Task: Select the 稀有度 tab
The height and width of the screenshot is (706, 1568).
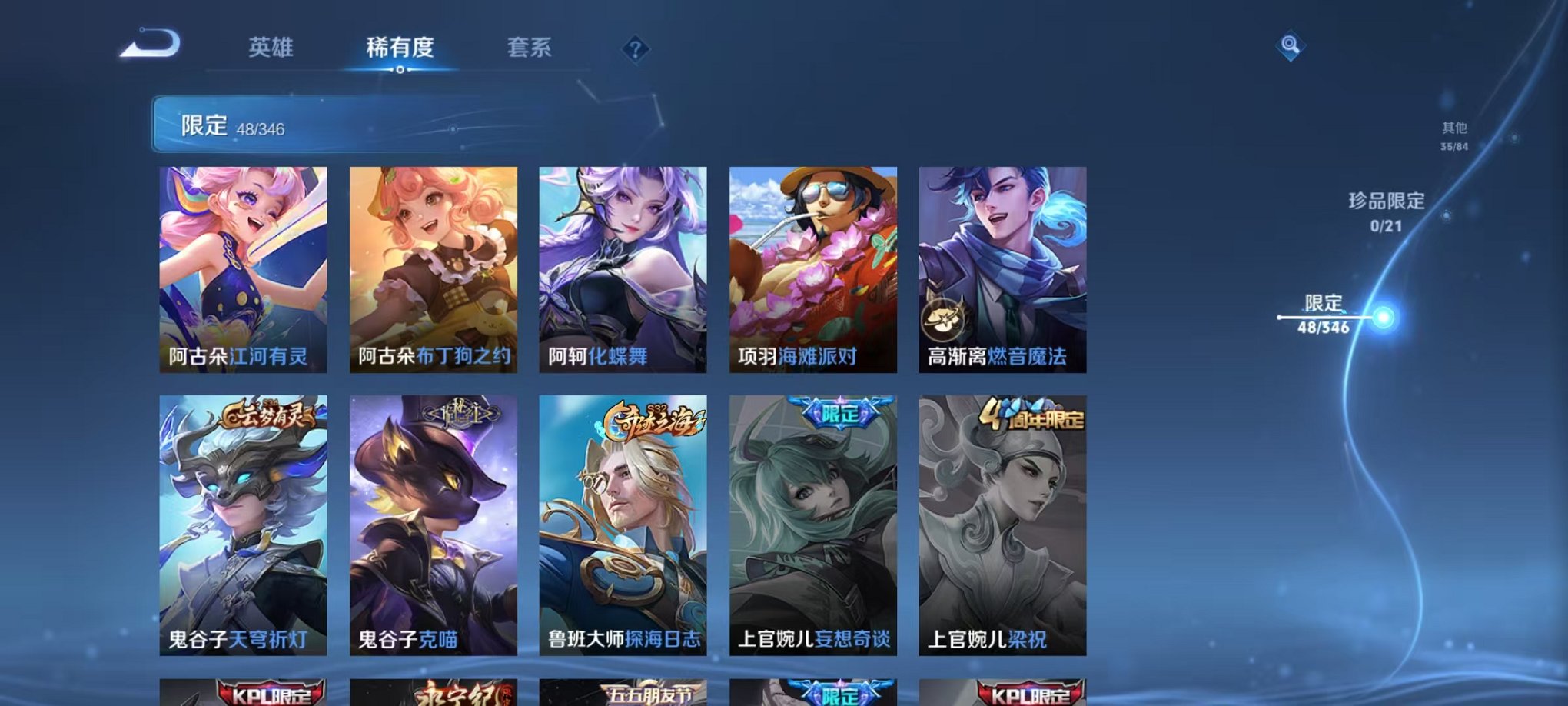Action: click(x=400, y=46)
